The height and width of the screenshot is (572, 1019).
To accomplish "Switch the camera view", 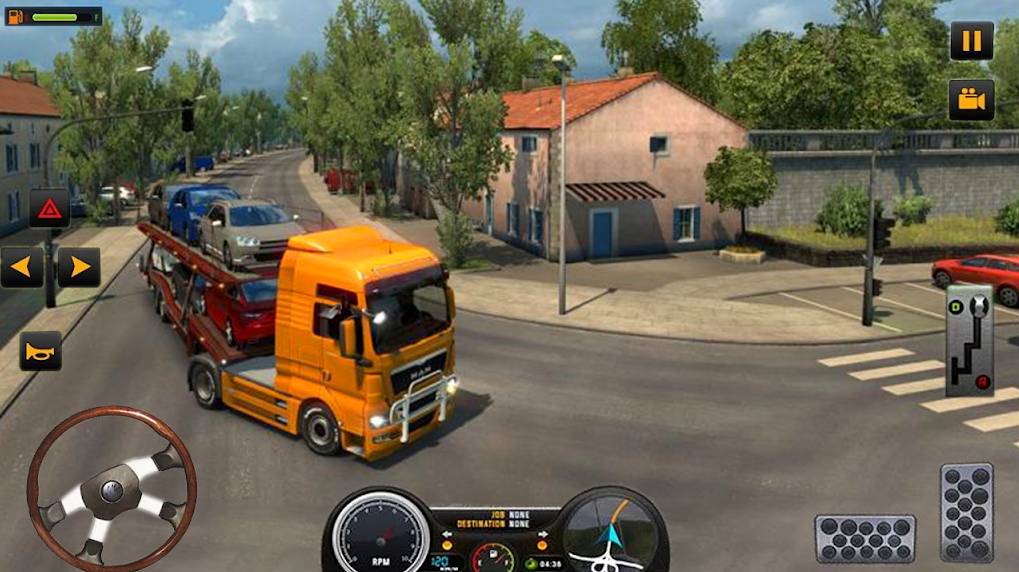I will click(x=971, y=99).
